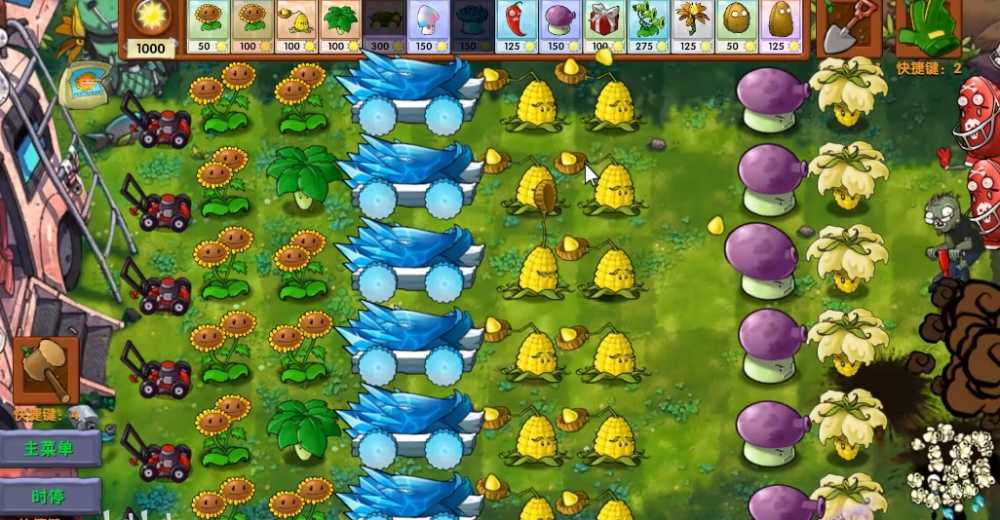Choose the 50-cost Wall-nut seed card
The width and height of the screenshot is (1000, 520).
(x=736, y=26)
